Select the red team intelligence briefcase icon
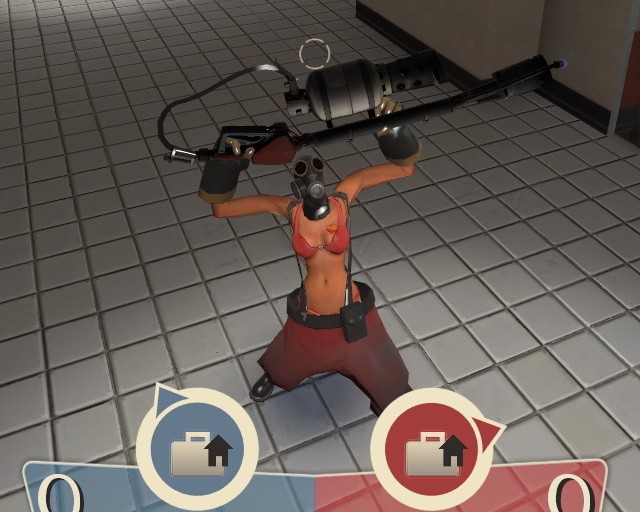The height and width of the screenshot is (512, 640). pyautogui.click(x=433, y=451)
